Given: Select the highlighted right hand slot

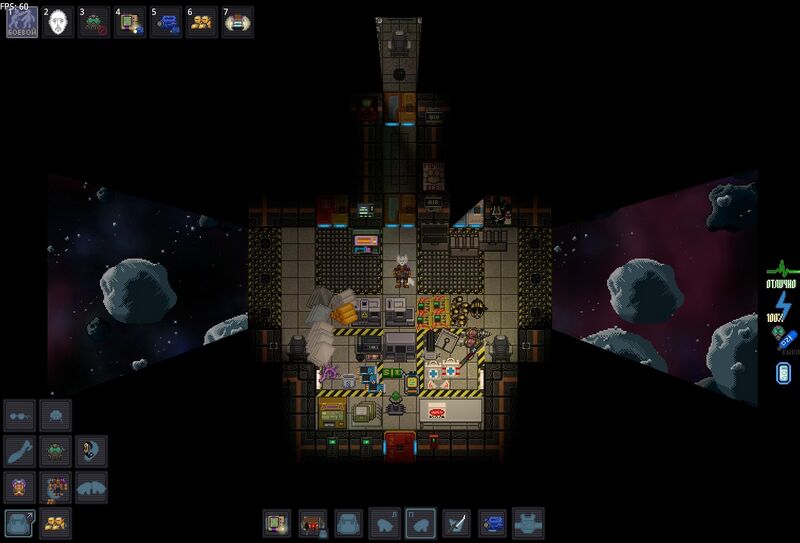Looking at the screenshot, I should click(420, 523).
